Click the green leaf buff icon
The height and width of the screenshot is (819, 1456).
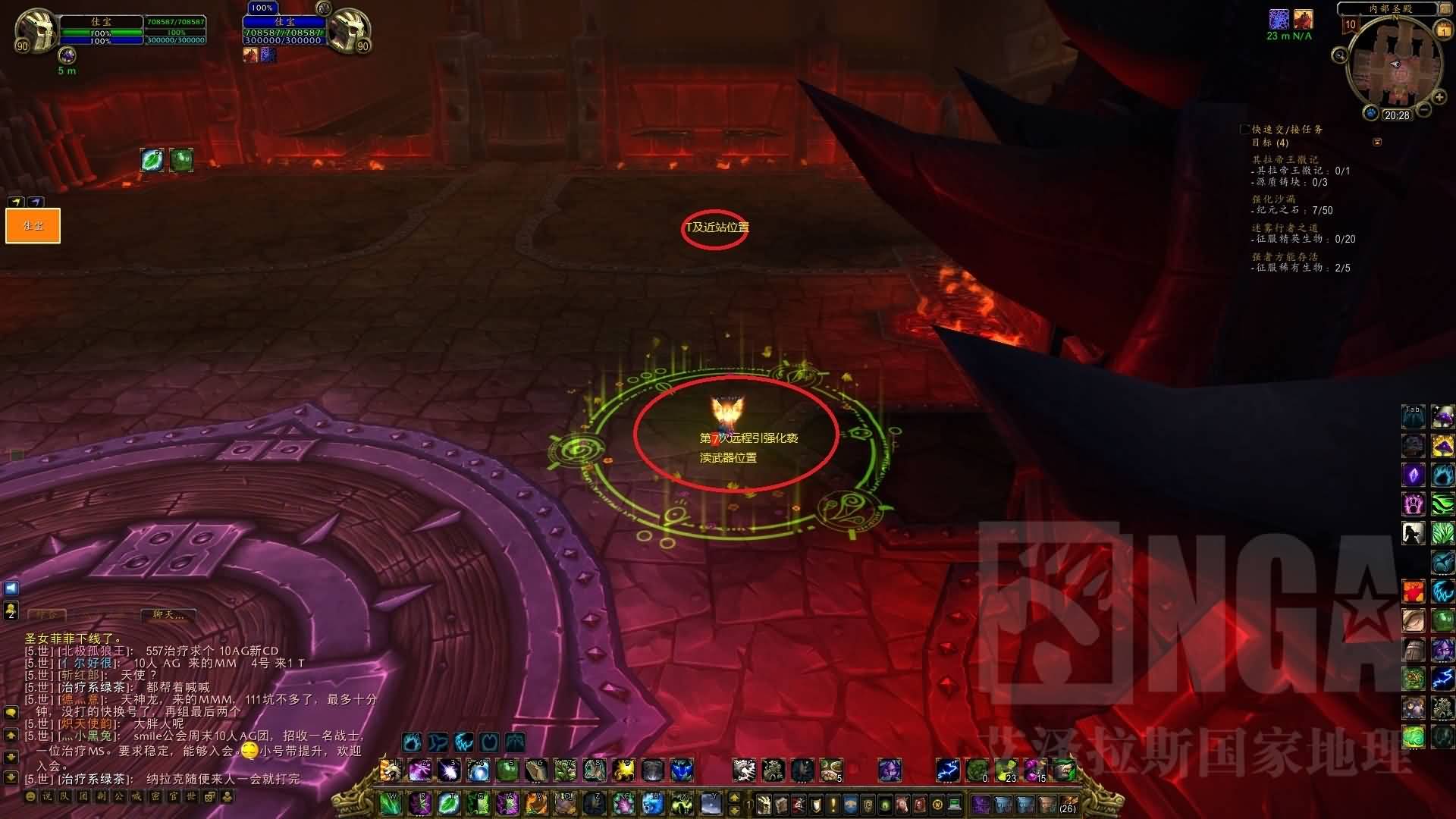152,160
